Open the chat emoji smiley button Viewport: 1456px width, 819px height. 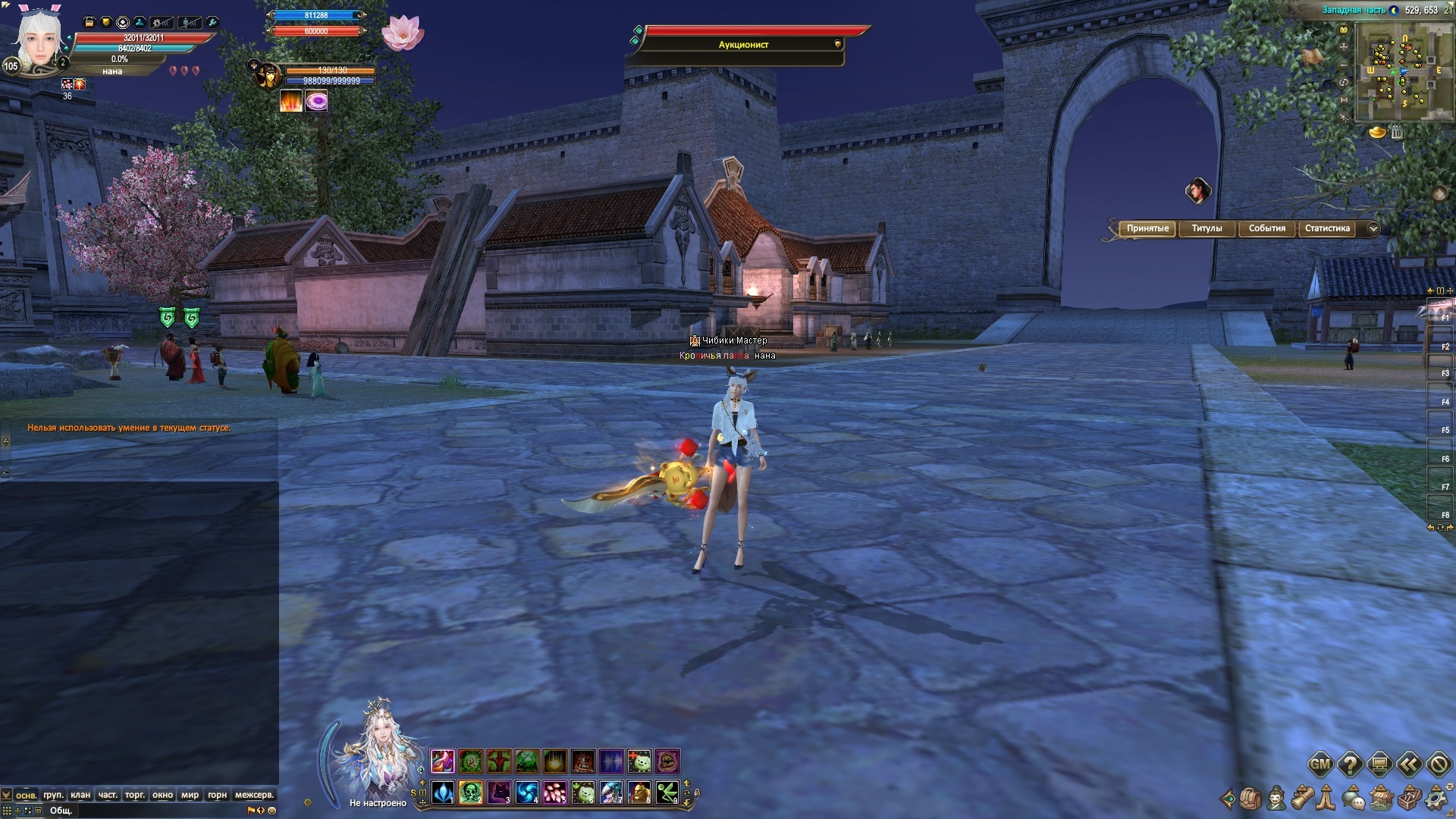[272, 811]
